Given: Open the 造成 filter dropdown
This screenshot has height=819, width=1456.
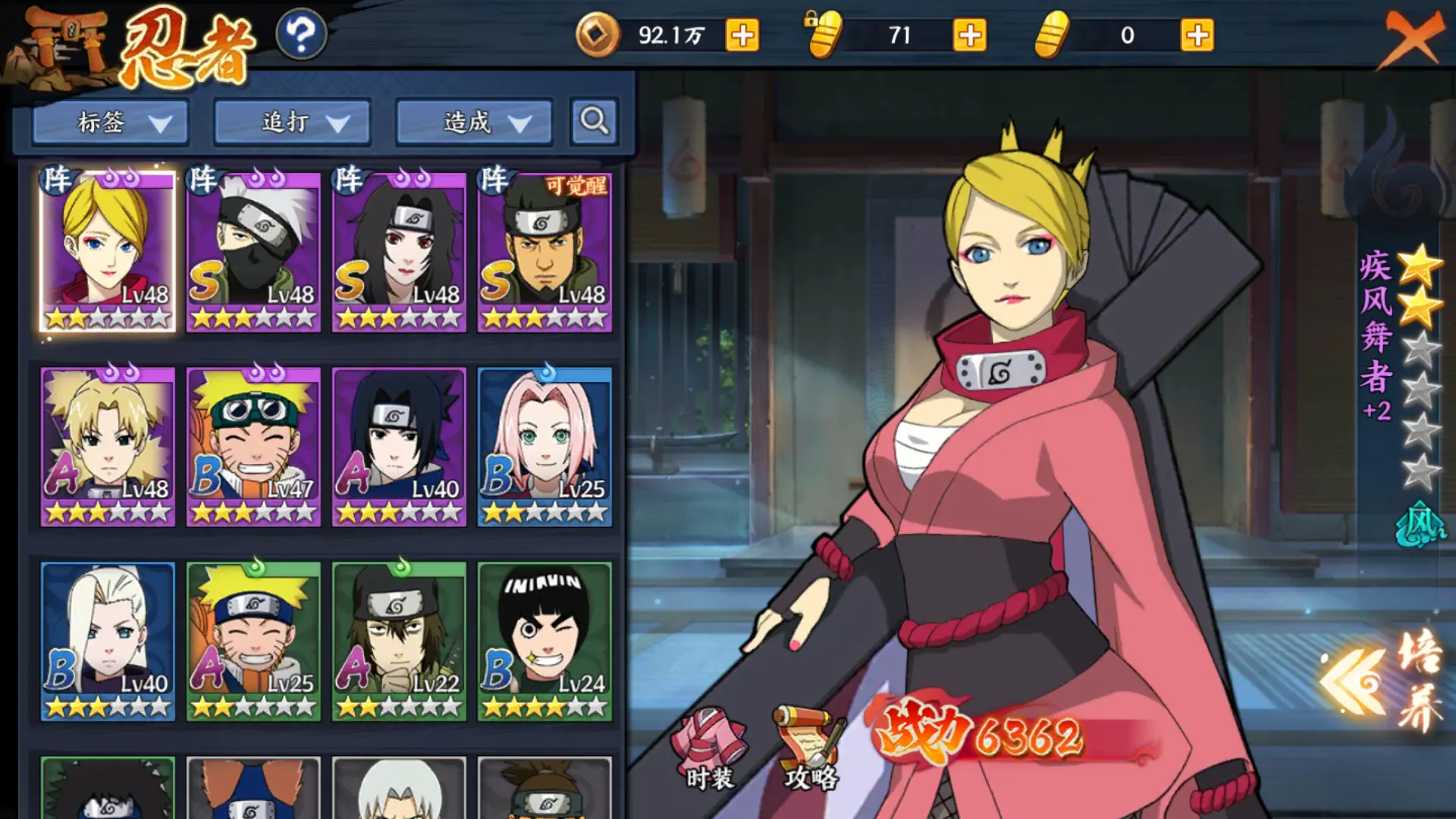Looking at the screenshot, I should [x=474, y=122].
